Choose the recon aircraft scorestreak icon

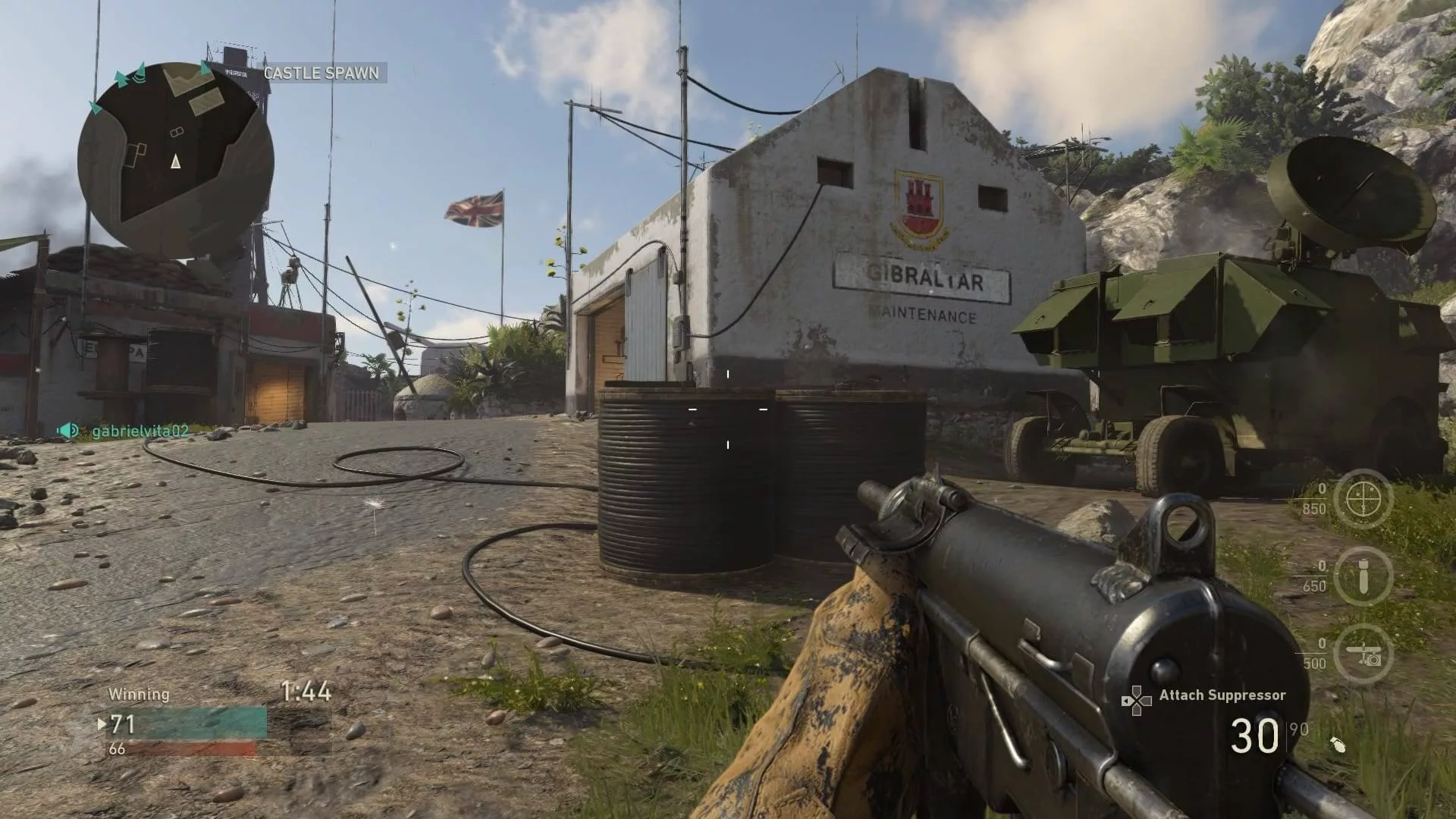1363,654
